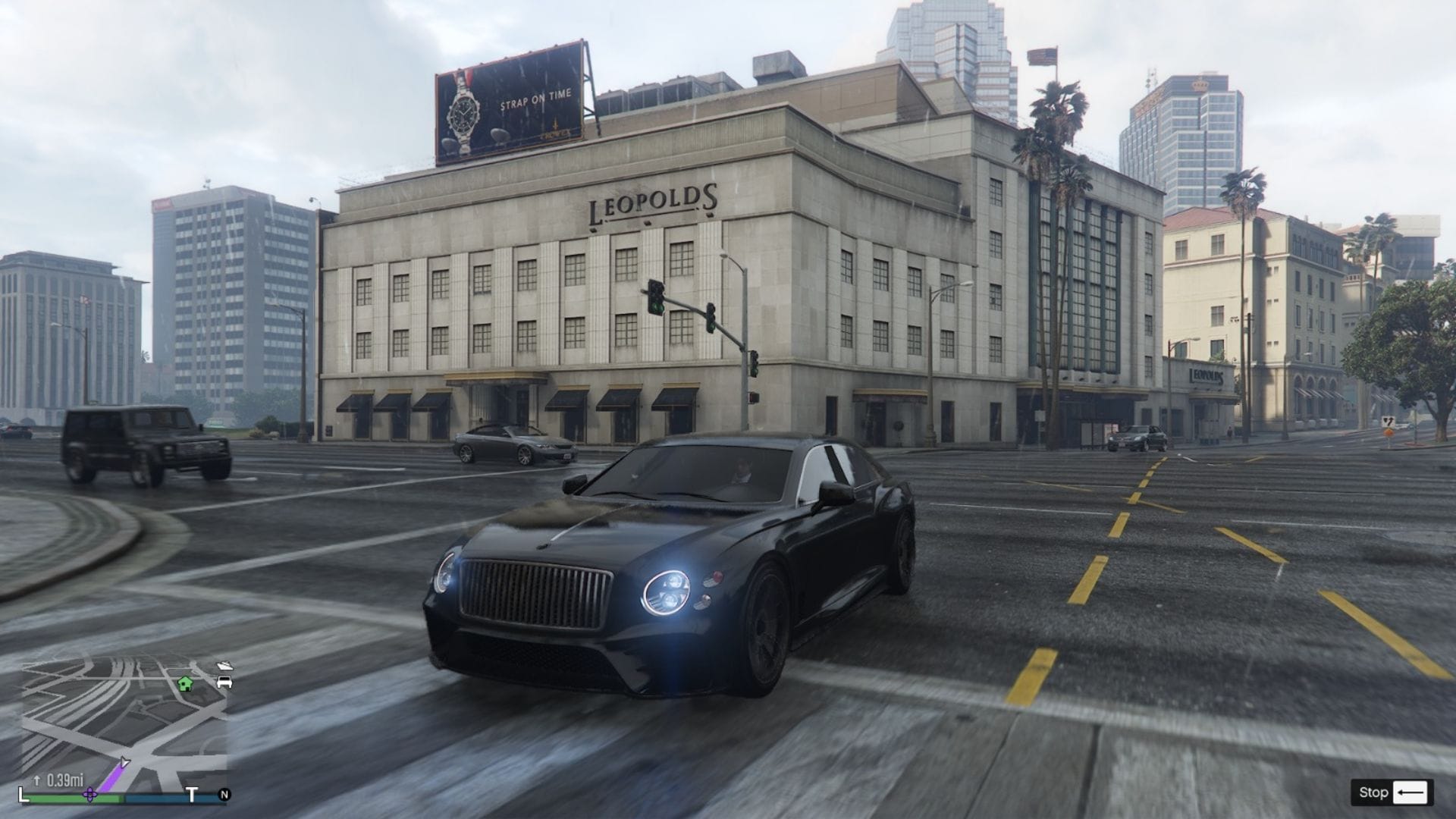Click the white car blip on the minimap
The width and height of the screenshot is (1456, 819).
[x=224, y=682]
